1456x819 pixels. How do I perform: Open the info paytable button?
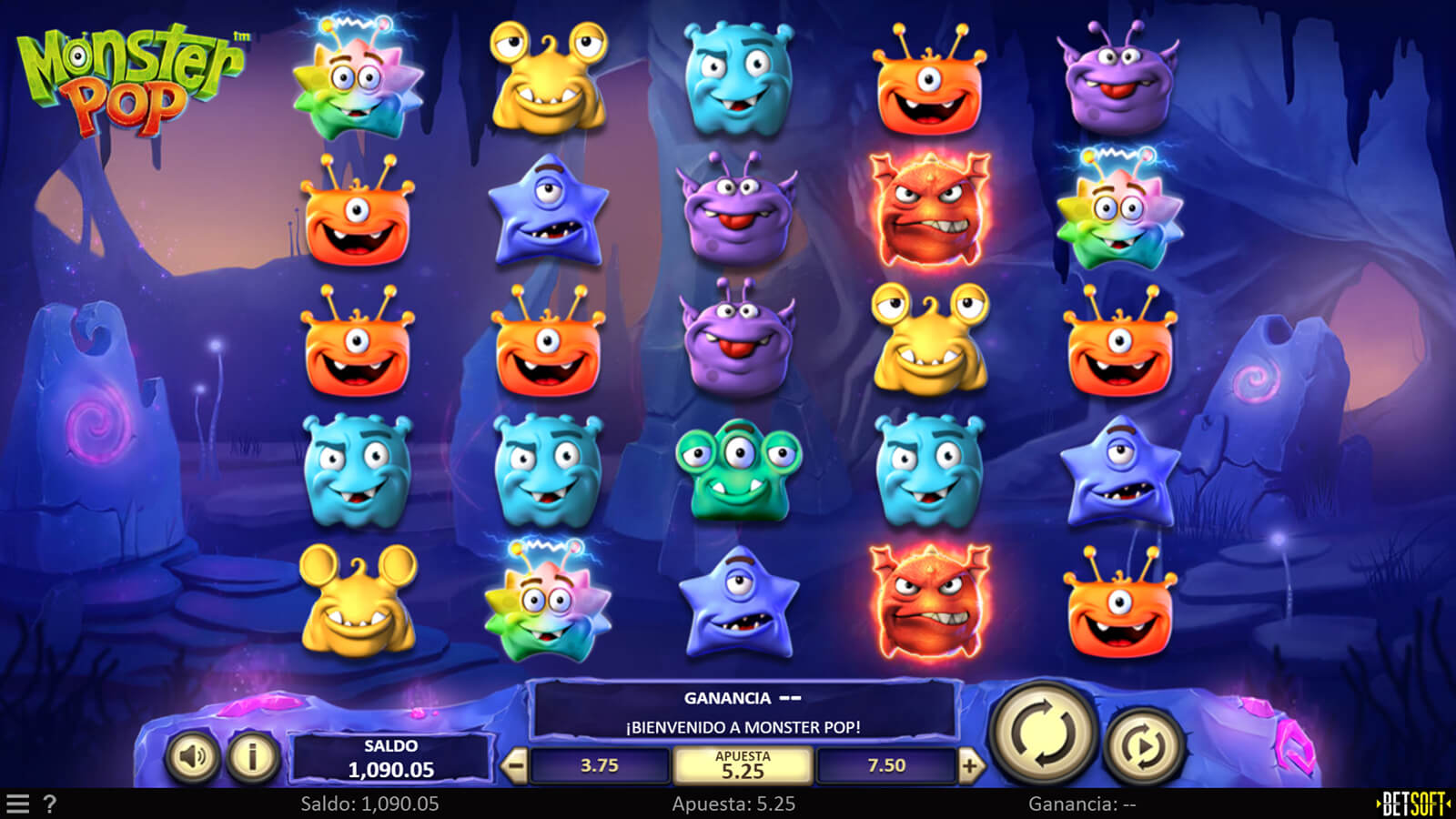pyautogui.click(x=252, y=755)
